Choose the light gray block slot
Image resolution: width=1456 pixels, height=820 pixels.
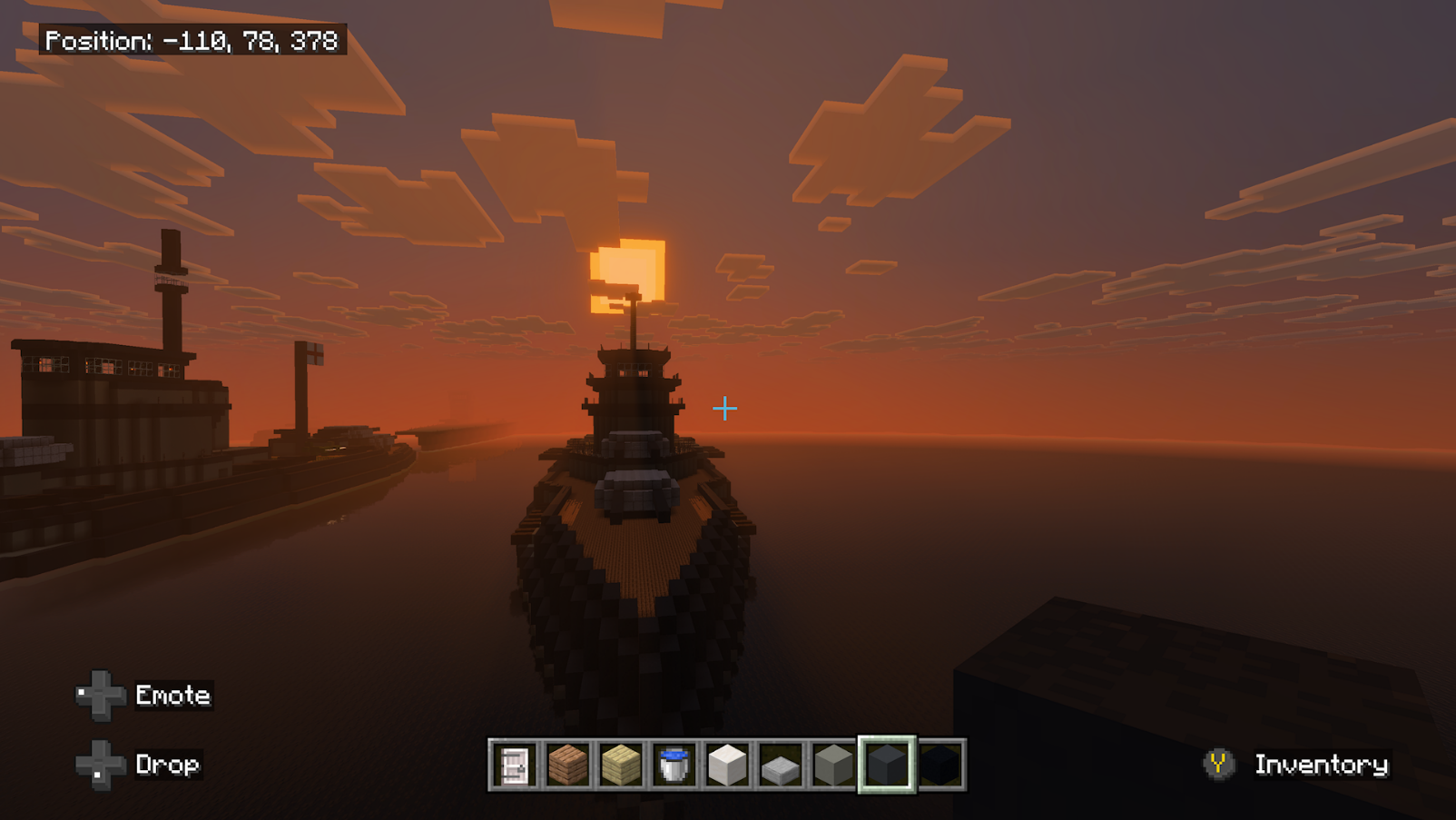[x=833, y=765]
